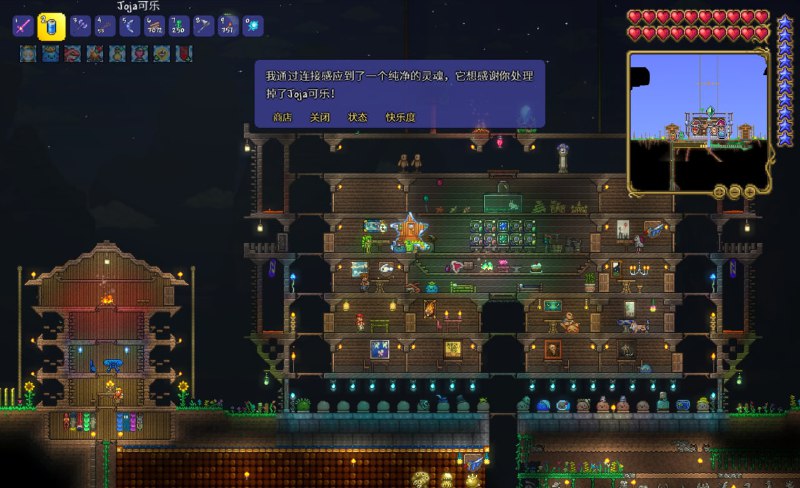Select the highlighted Joja Cola hotbar slot
Screen dimensions: 800x488
[x=51, y=27]
